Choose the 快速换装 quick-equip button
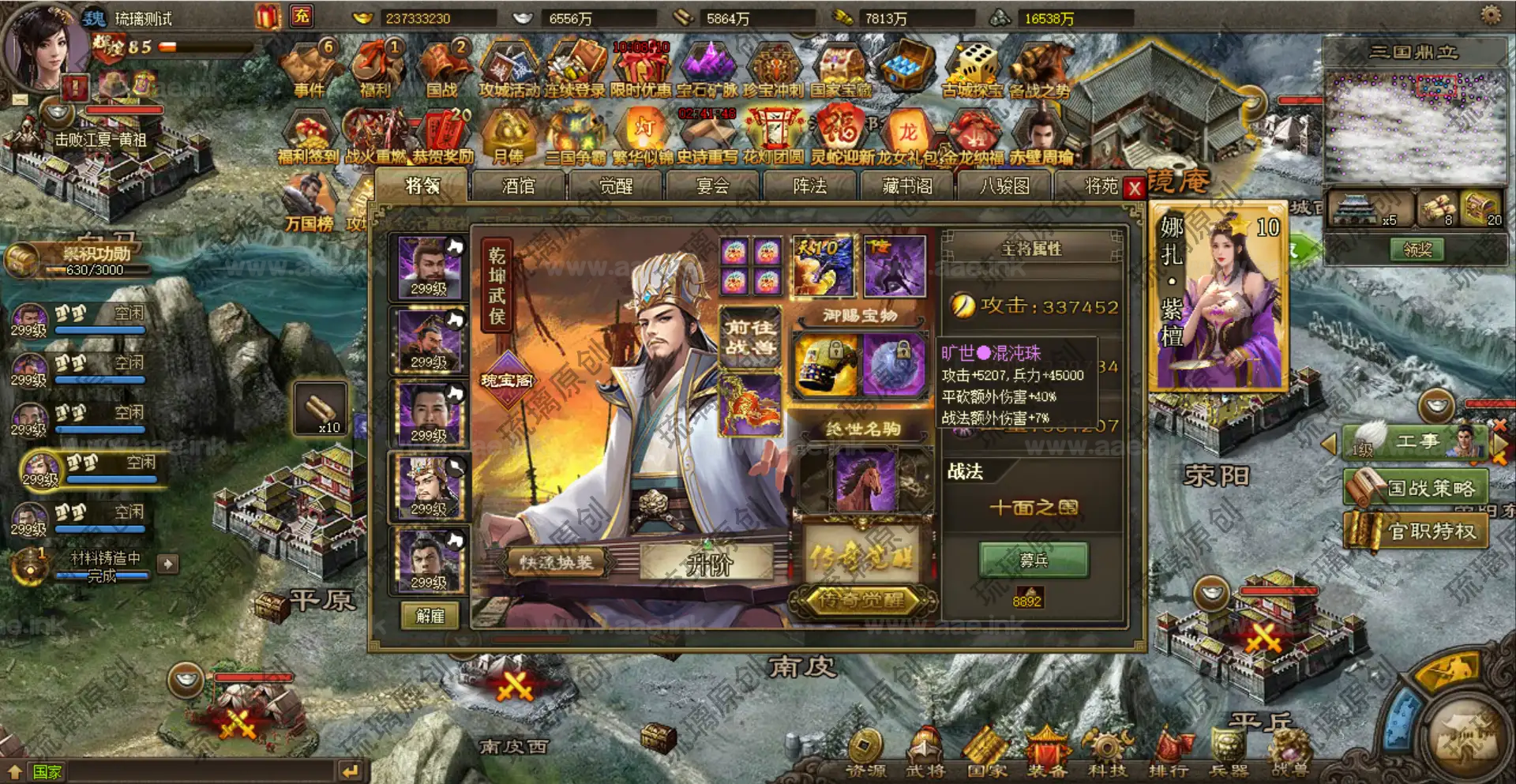Image resolution: width=1516 pixels, height=784 pixels. [x=556, y=562]
